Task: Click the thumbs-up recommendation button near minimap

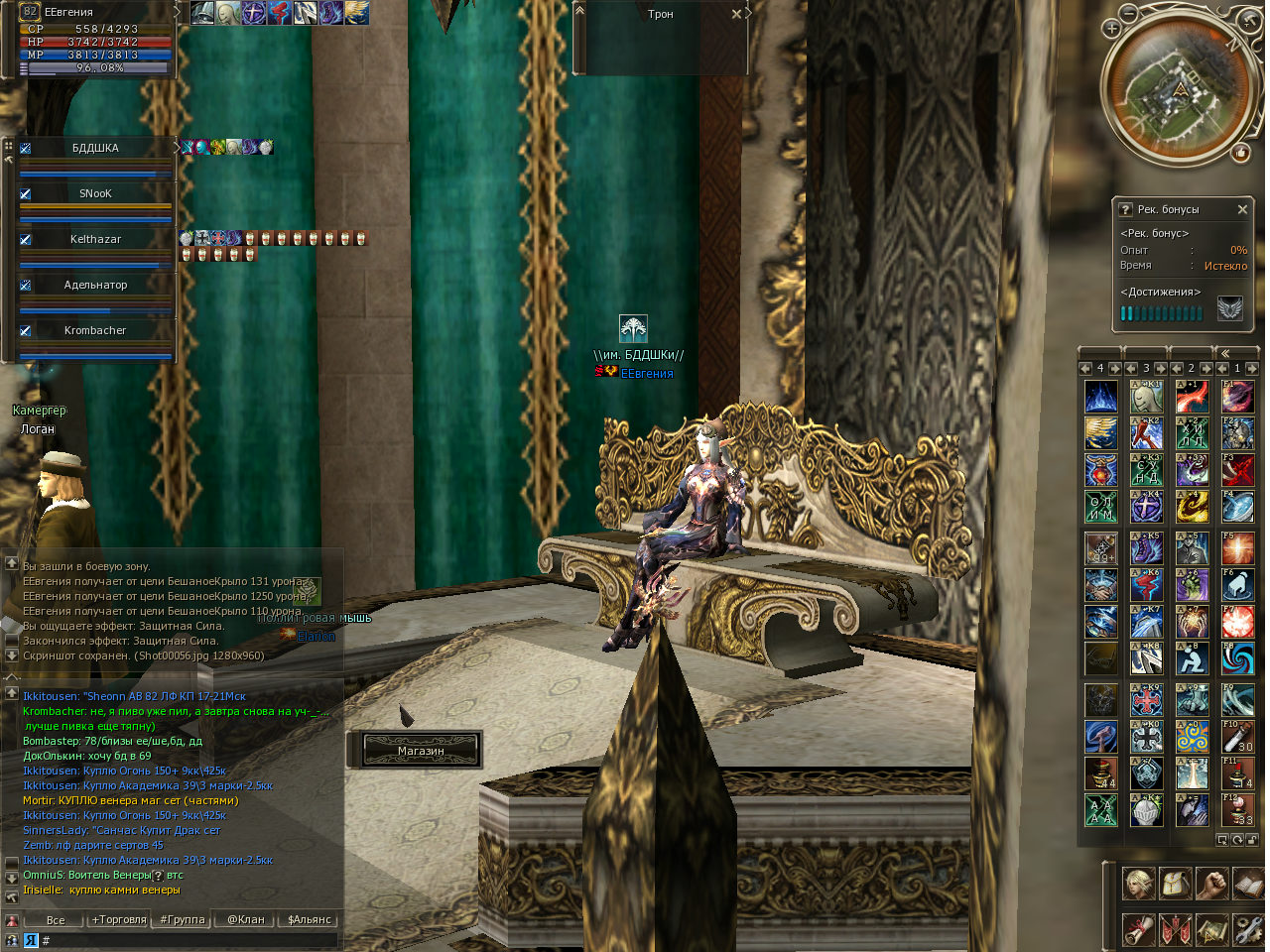Action: pyautogui.click(x=1240, y=153)
